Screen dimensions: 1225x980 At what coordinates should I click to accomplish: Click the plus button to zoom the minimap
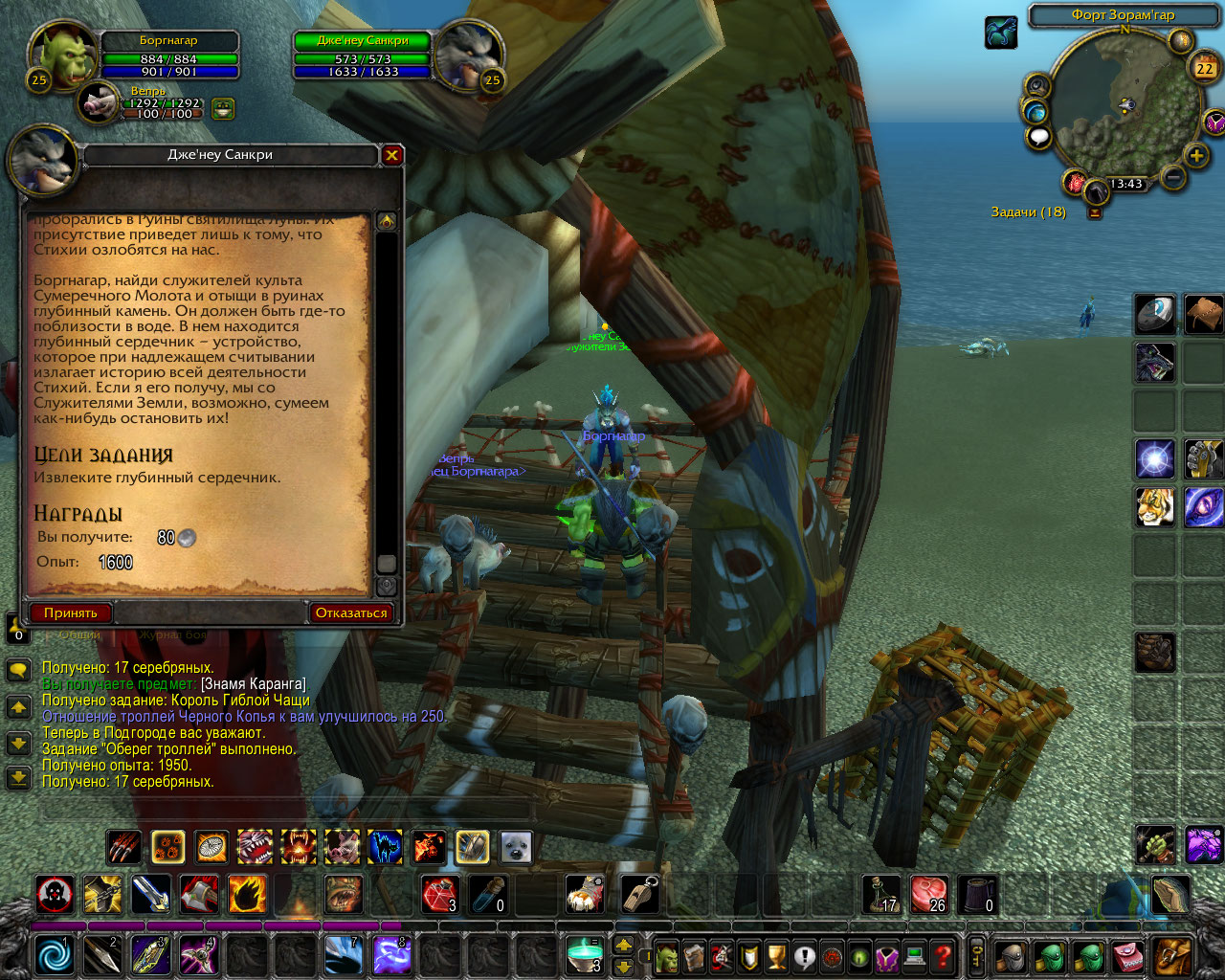pos(1195,155)
